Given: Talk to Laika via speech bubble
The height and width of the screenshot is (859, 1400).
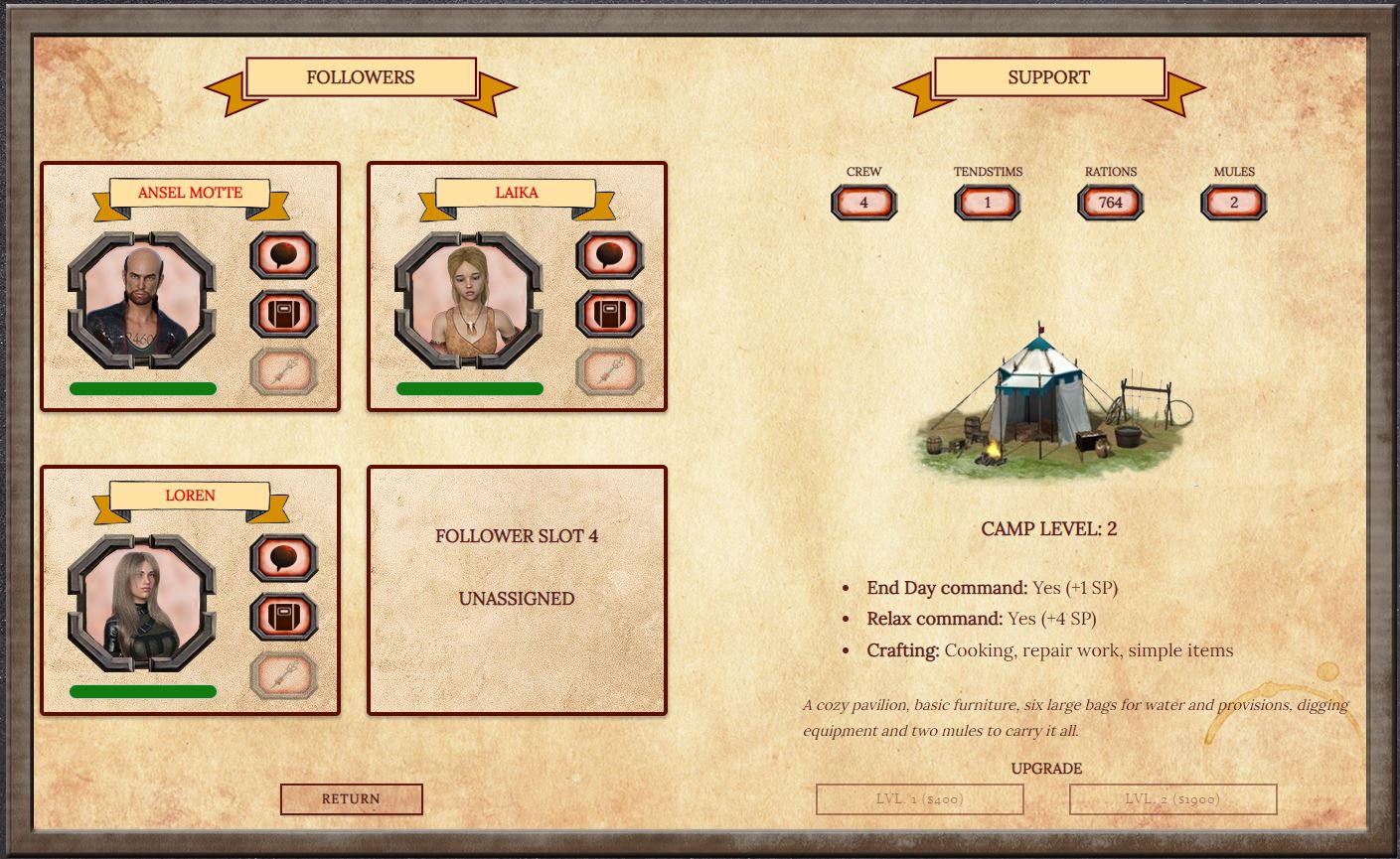Looking at the screenshot, I should point(610,255).
